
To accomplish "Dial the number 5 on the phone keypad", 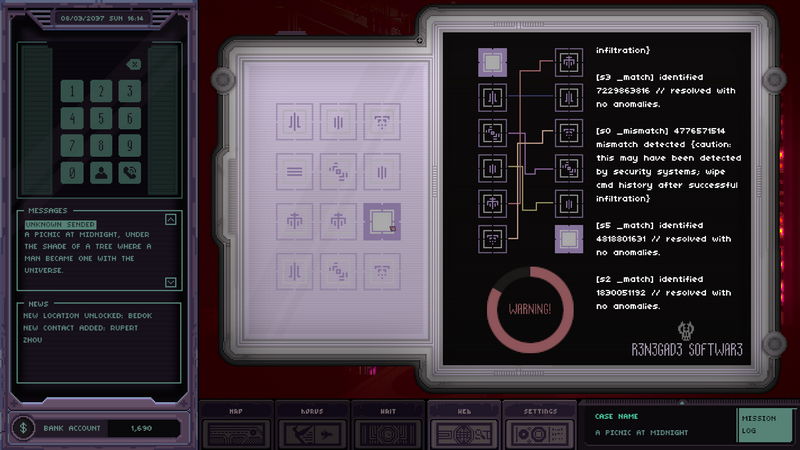I will (101, 118).
